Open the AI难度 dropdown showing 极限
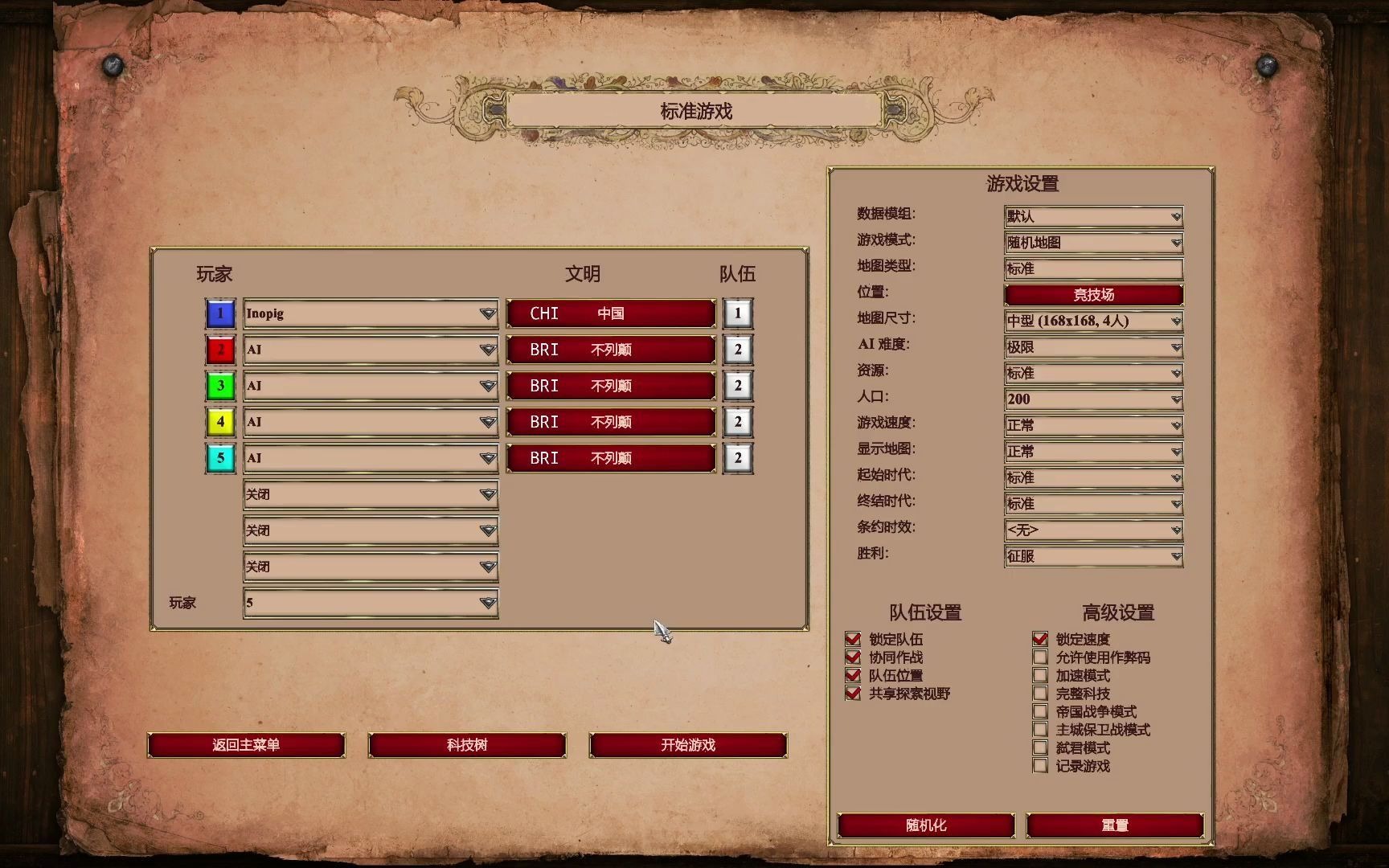Image resolution: width=1389 pixels, height=868 pixels. pyautogui.click(x=1093, y=347)
